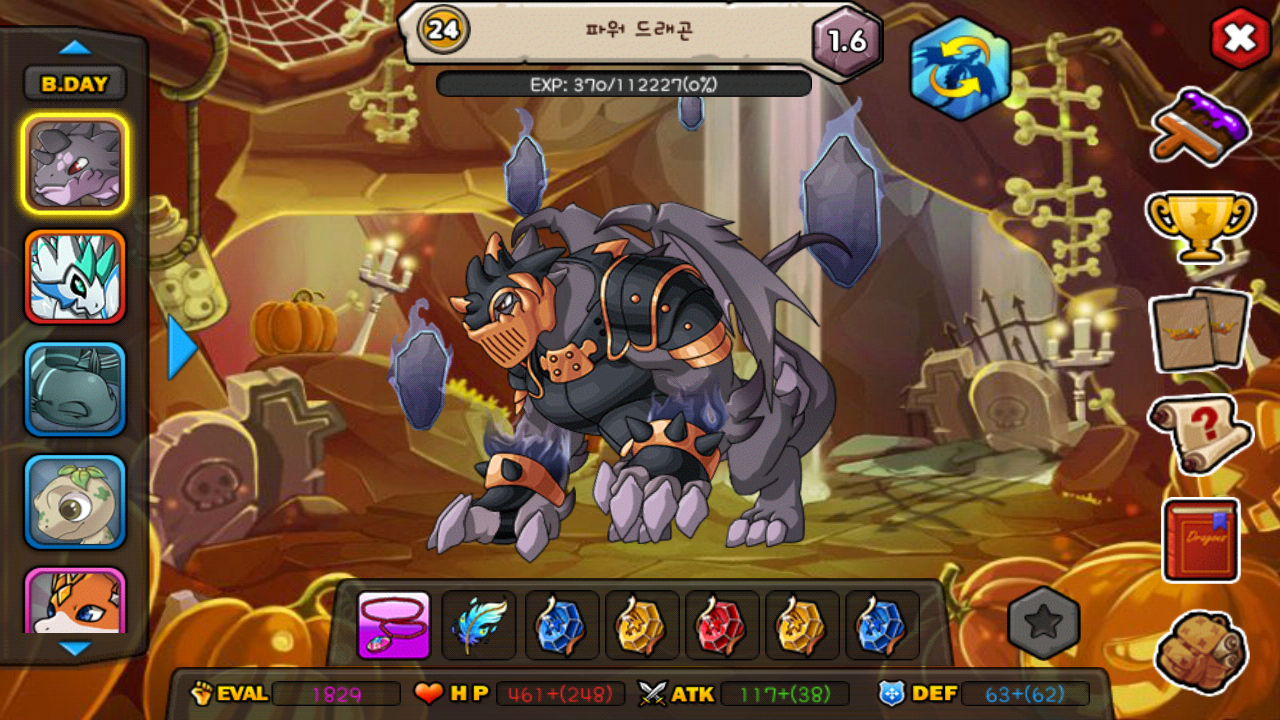This screenshot has height=720, width=1280.
Task: Select the pink necklace equipment slot
Action: click(394, 626)
